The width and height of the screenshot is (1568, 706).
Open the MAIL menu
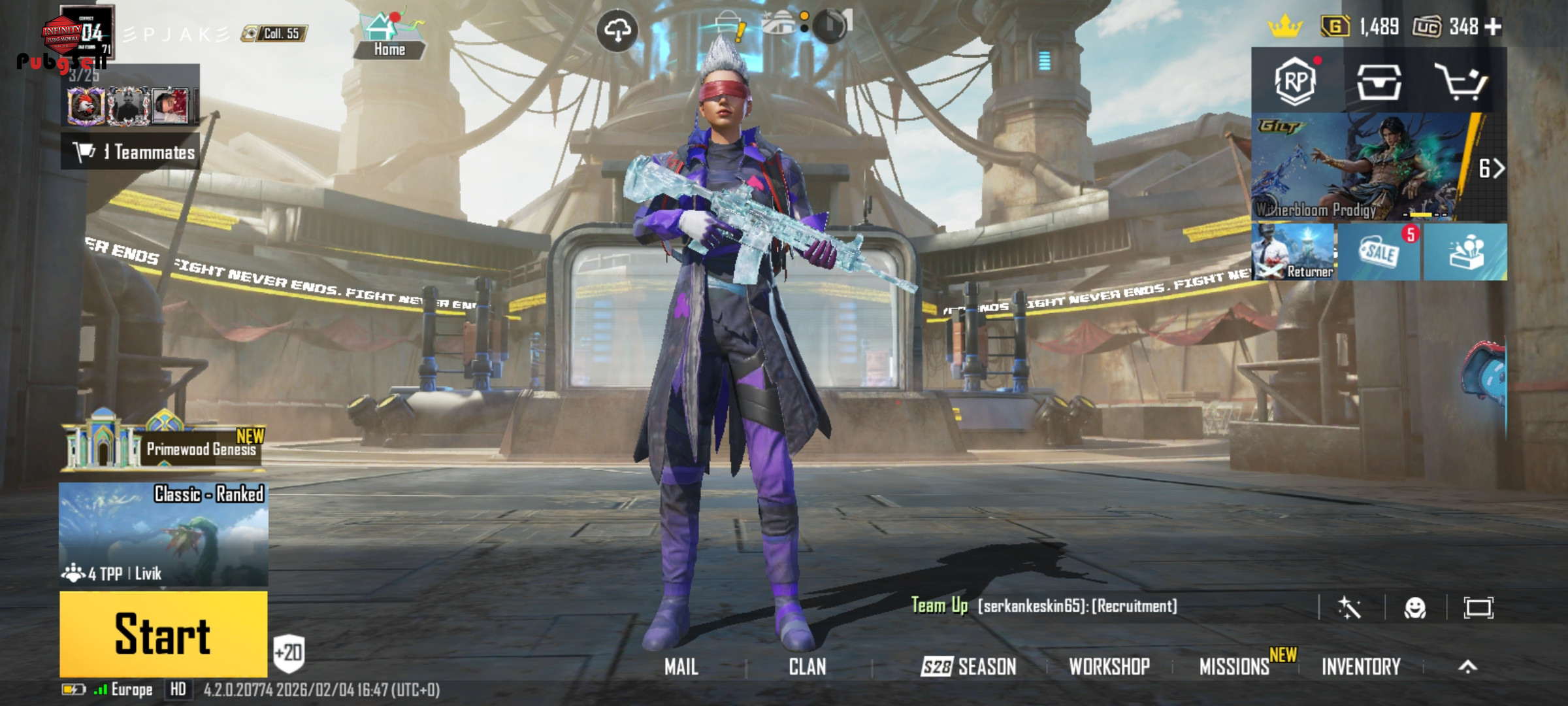pyautogui.click(x=681, y=667)
